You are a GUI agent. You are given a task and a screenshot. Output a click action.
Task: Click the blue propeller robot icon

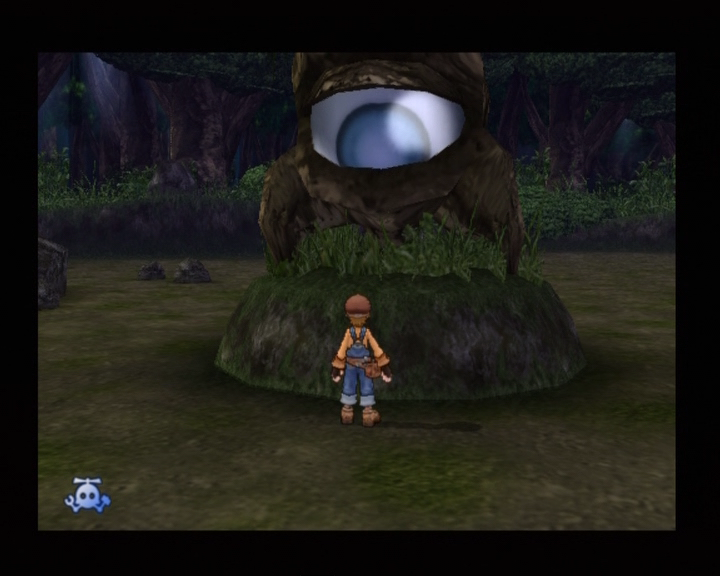pos(87,495)
